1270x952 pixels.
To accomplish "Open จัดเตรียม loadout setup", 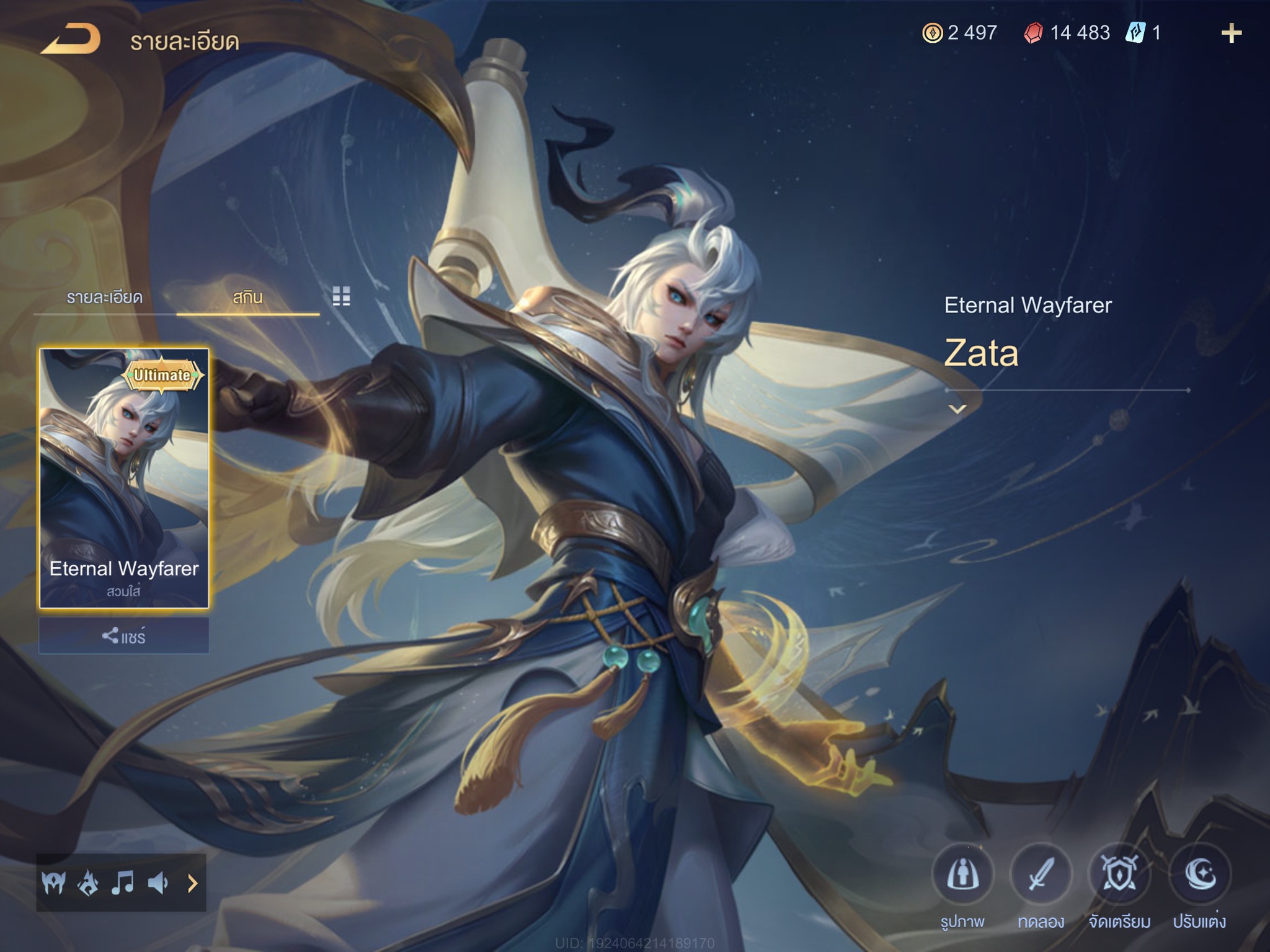I will (1119, 875).
